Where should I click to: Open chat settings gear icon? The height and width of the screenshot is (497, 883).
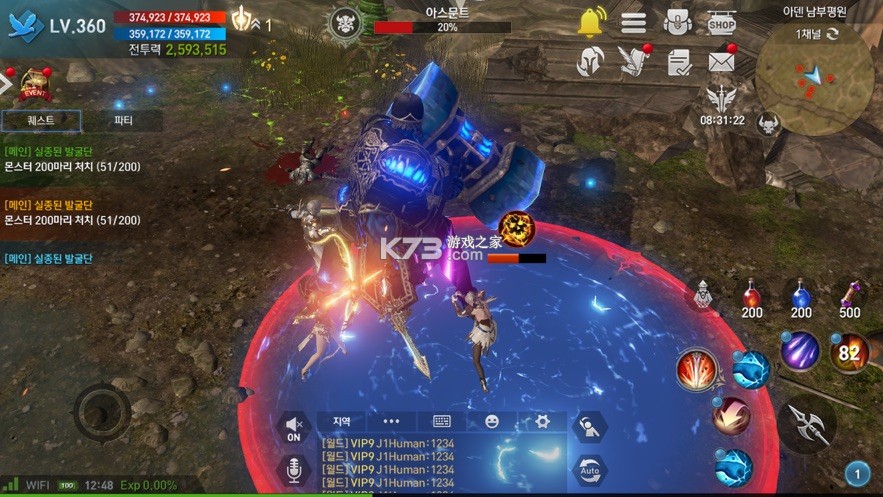(542, 422)
